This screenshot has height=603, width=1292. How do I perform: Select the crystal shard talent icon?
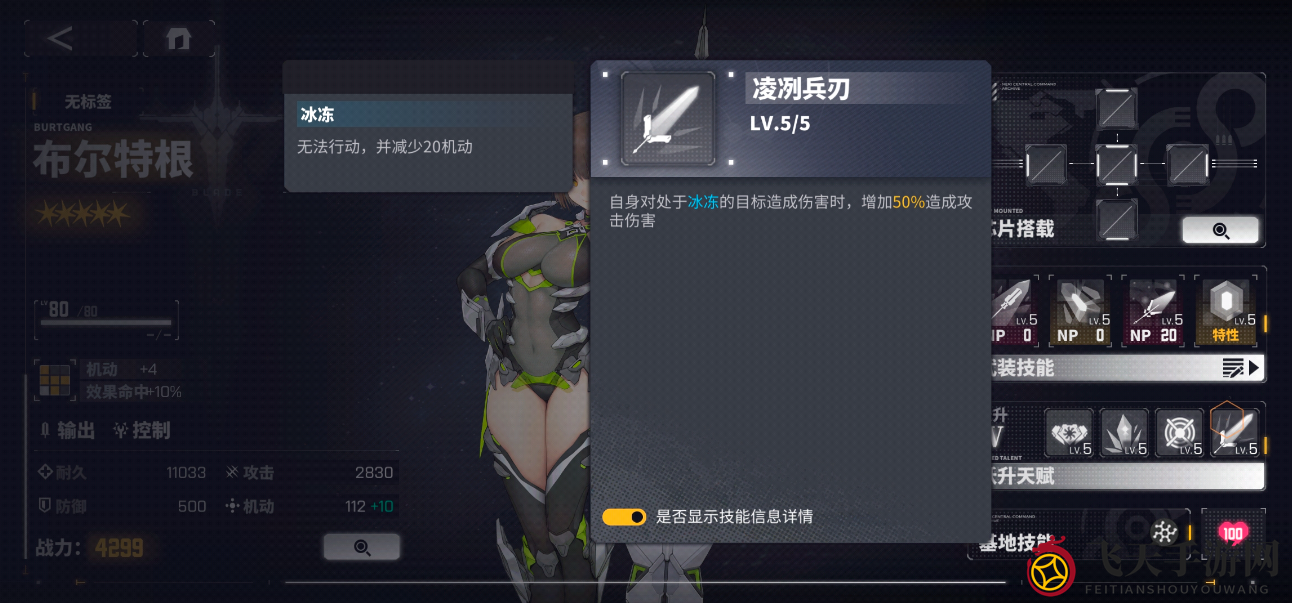(x=1124, y=433)
